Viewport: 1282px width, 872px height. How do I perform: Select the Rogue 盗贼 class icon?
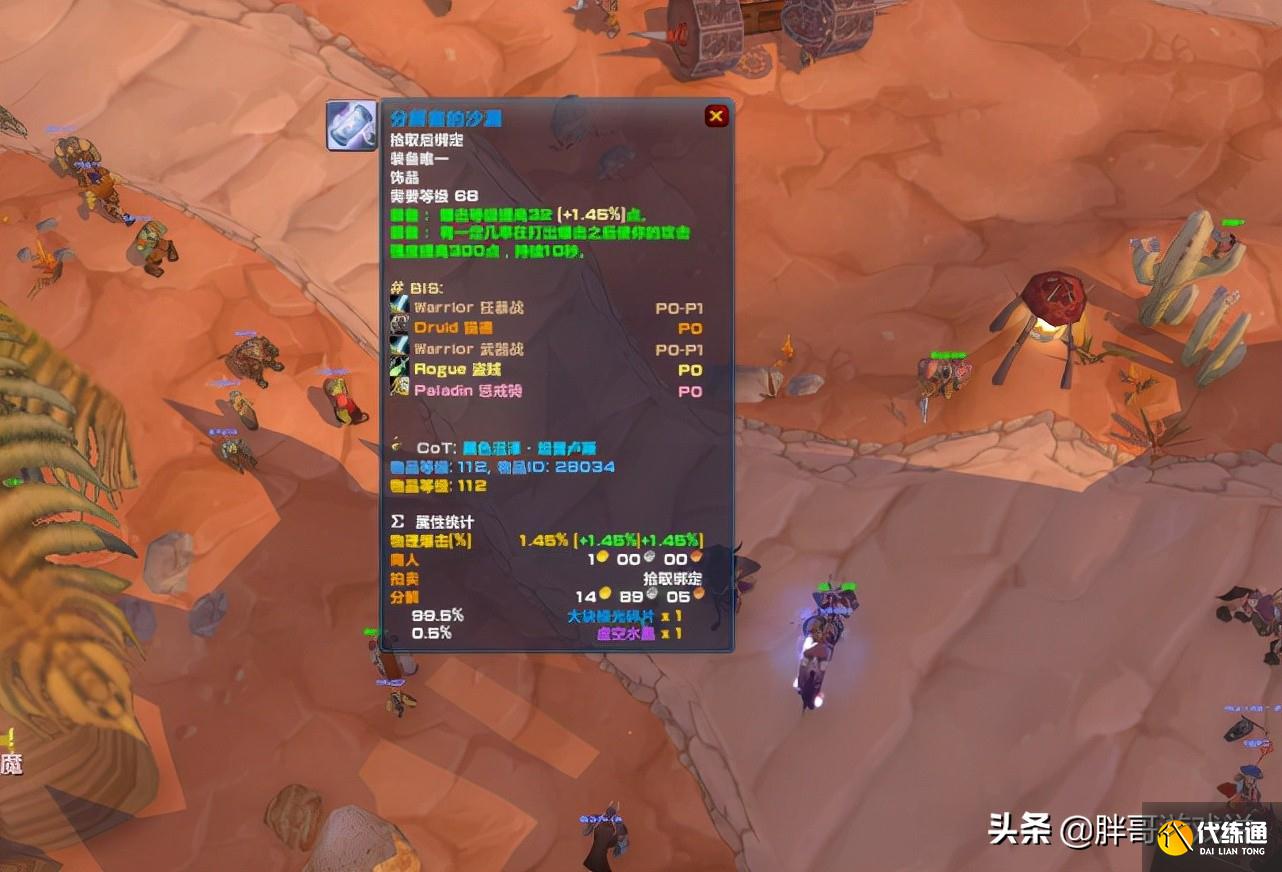pos(397,368)
